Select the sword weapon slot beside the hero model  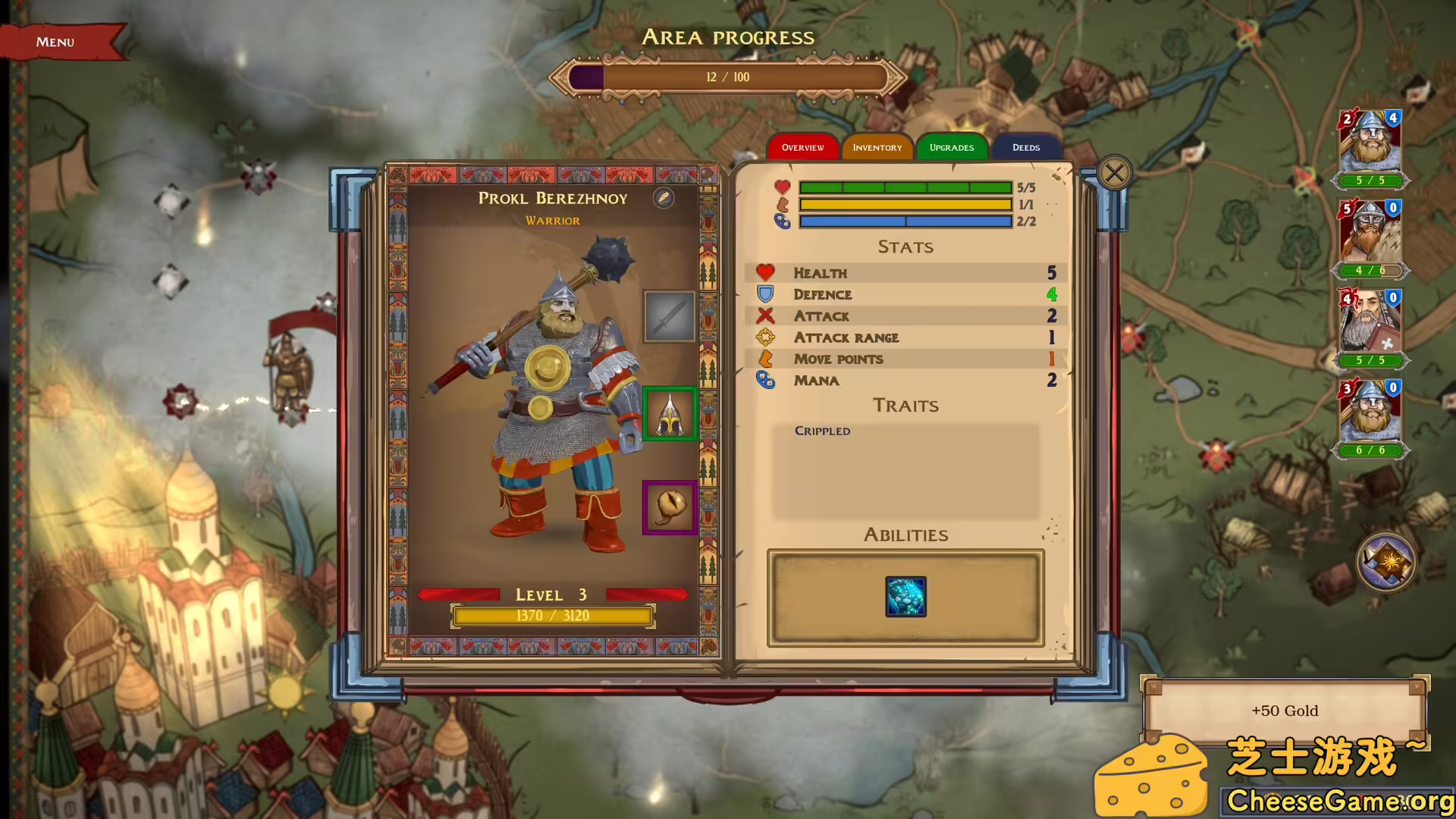pos(669,315)
